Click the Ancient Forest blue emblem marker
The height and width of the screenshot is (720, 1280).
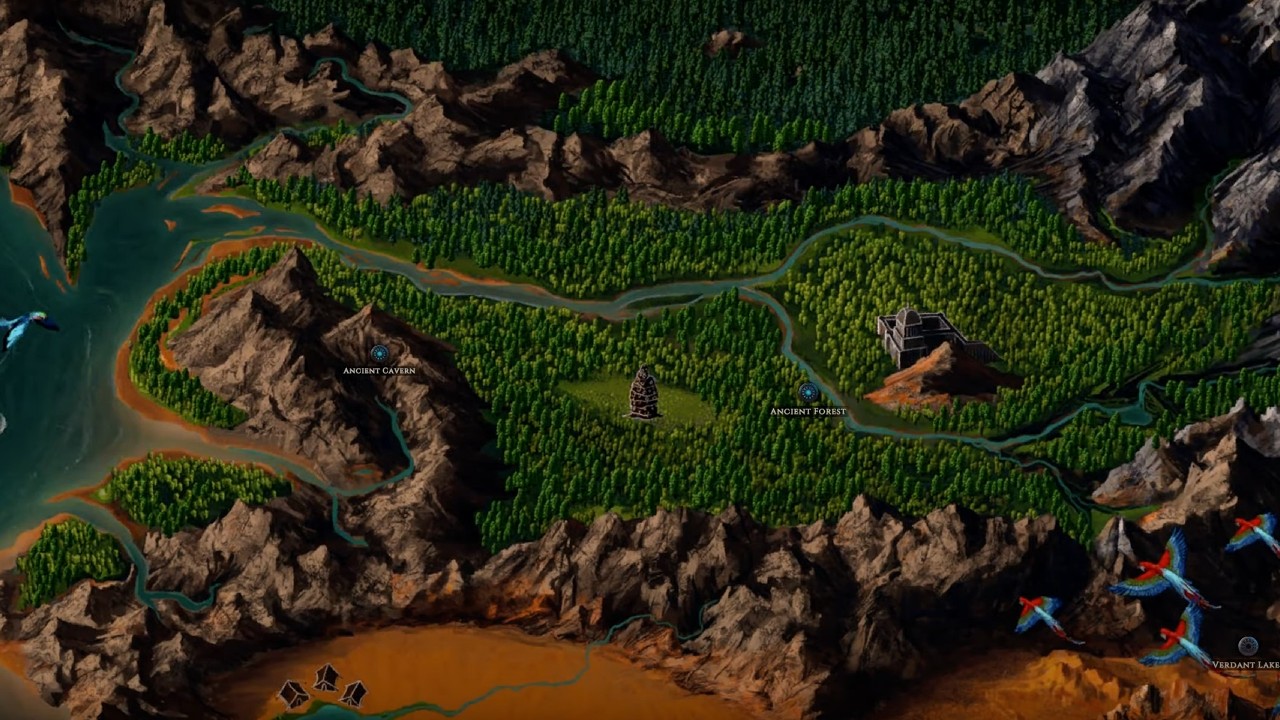pos(806,394)
